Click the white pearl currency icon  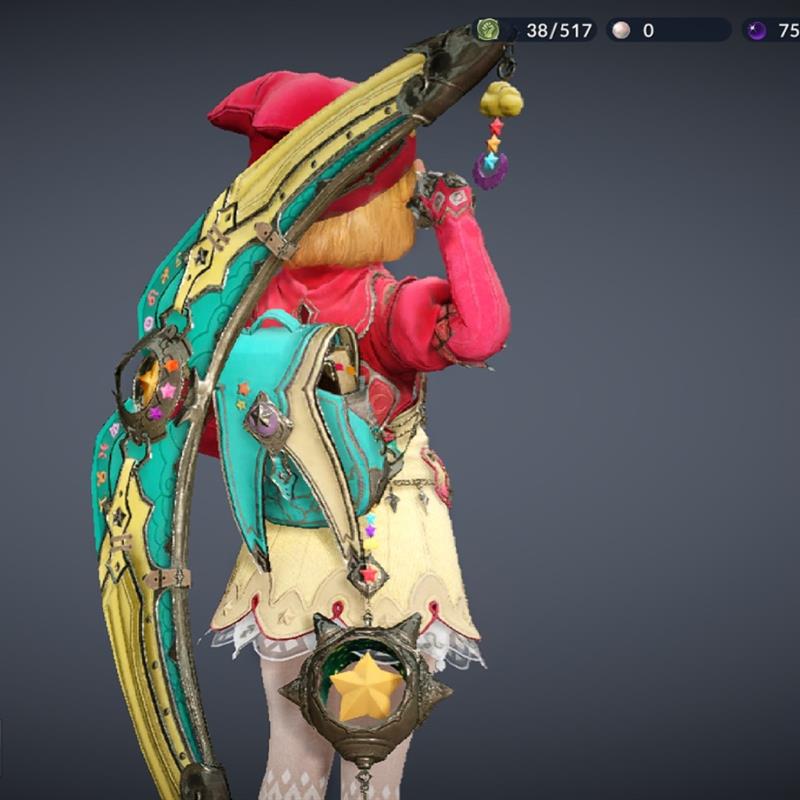click(x=621, y=31)
